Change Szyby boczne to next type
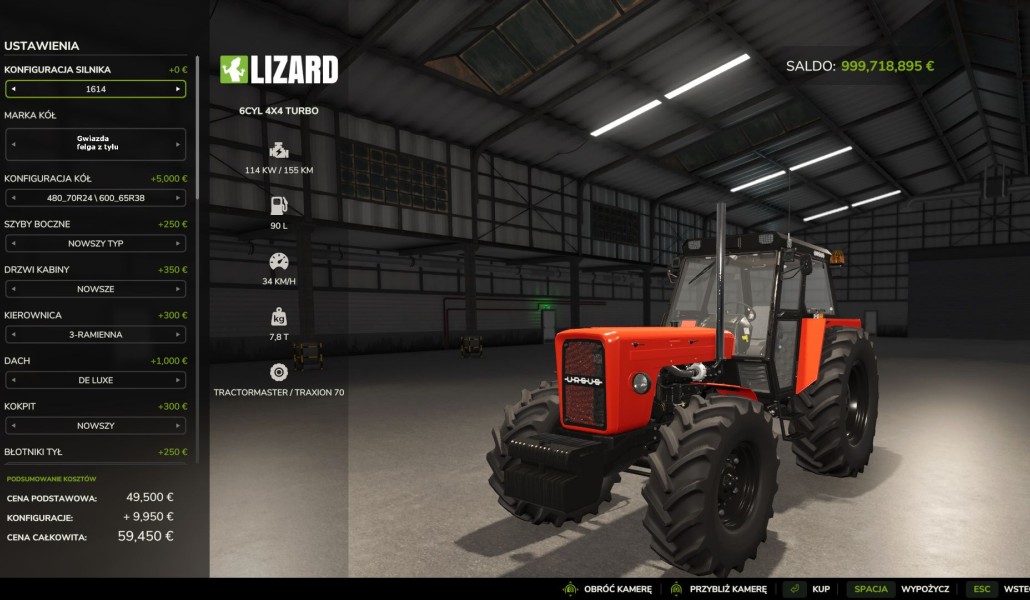 (x=178, y=243)
